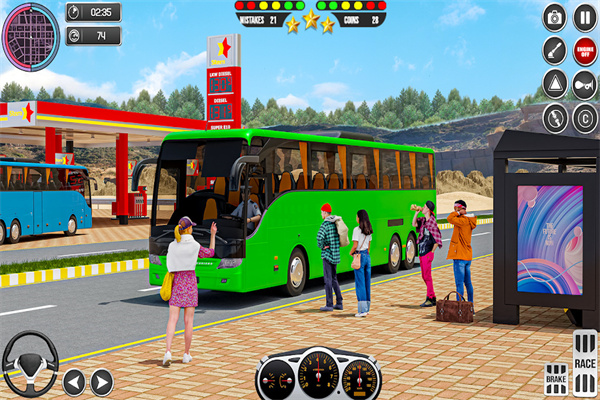Open the circular minimap

(x=30, y=37)
